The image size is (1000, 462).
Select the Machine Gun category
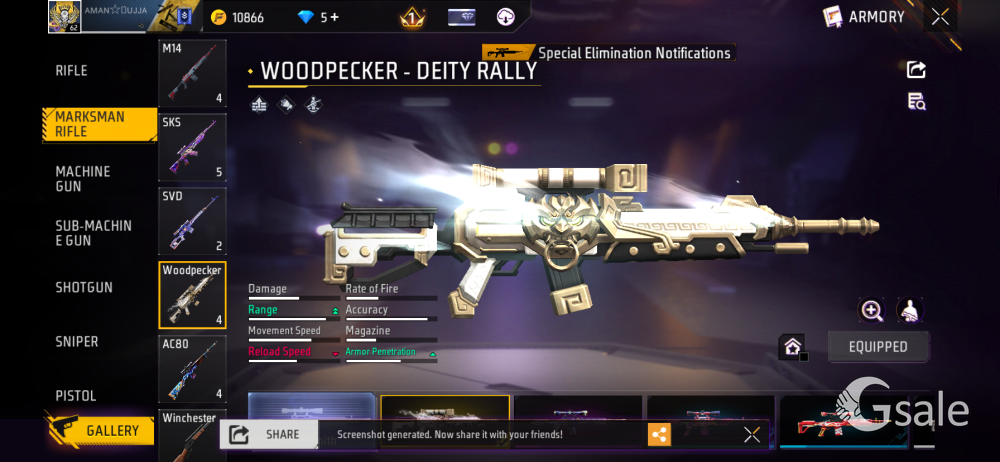click(83, 179)
